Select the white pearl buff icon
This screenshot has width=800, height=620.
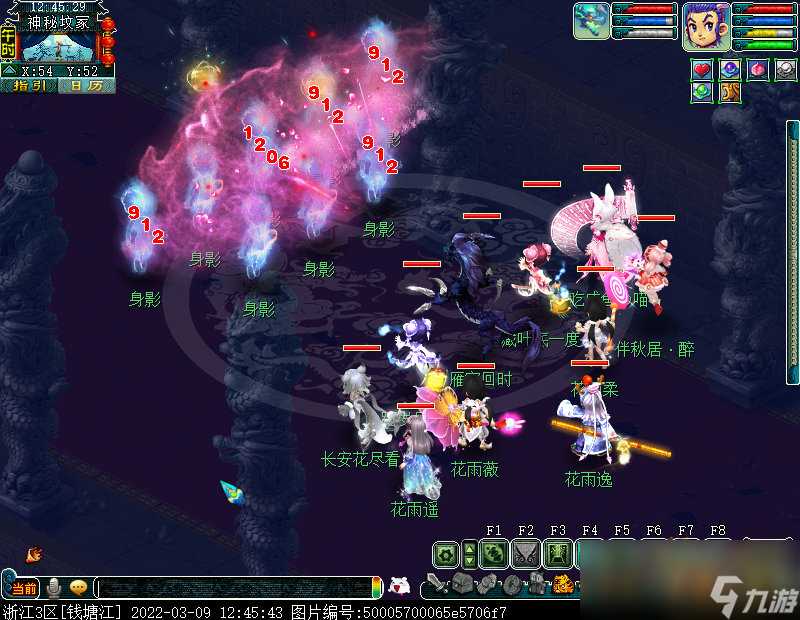[x=786, y=70]
